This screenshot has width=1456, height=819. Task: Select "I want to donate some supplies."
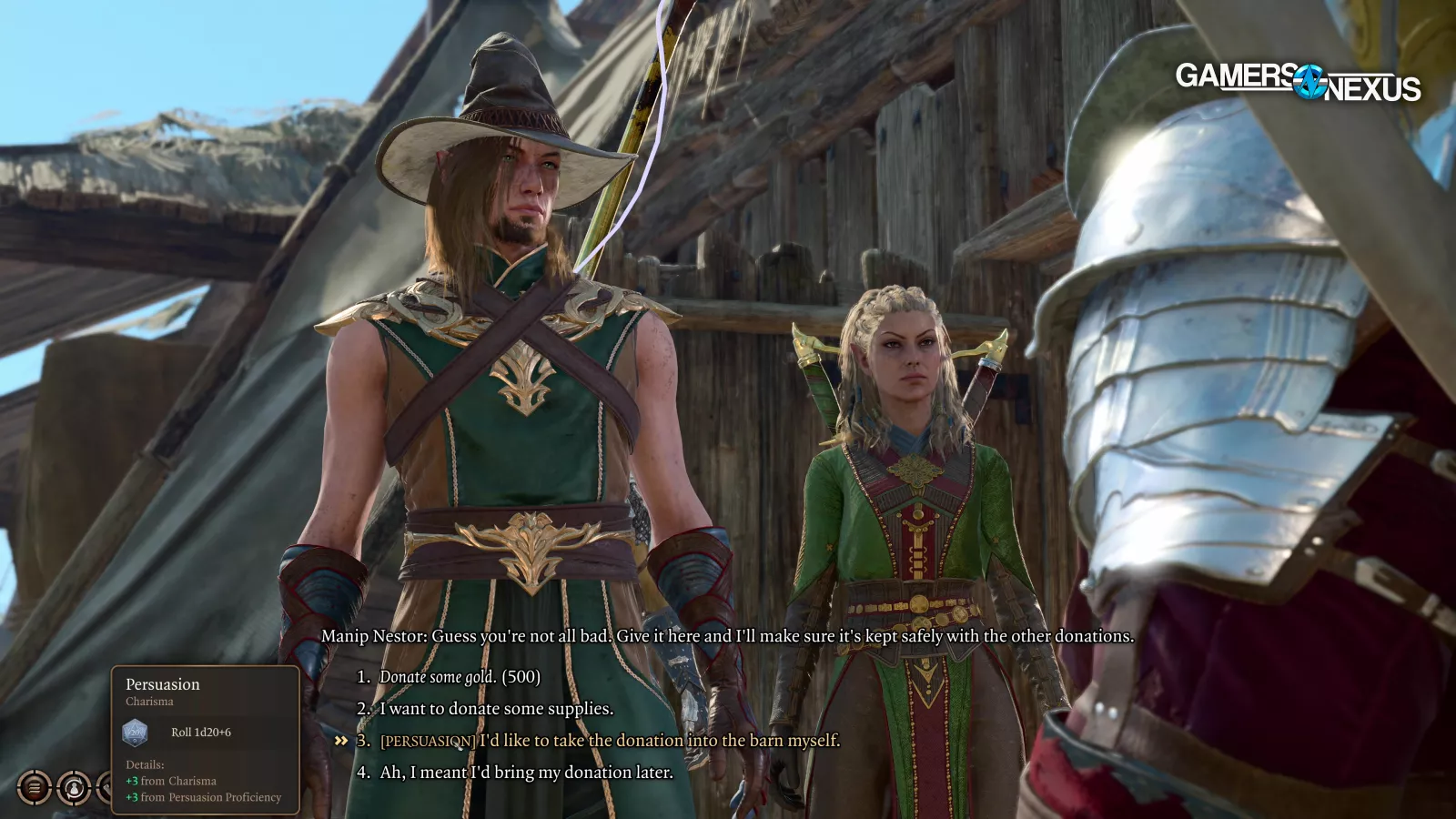pyautogui.click(x=496, y=709)
